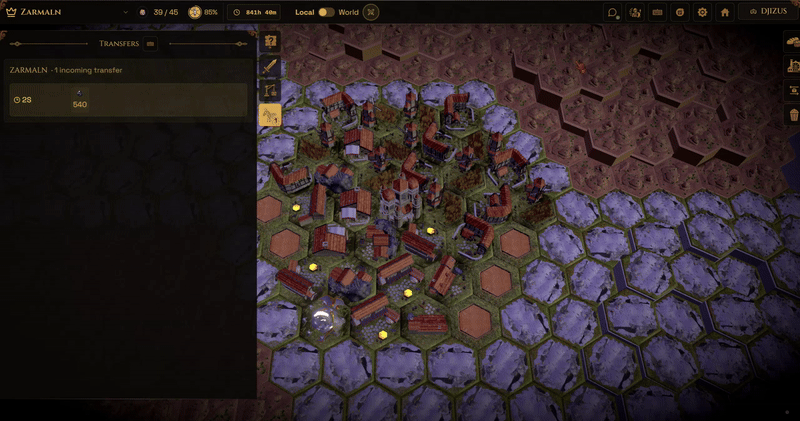Click the small icon beside Transfers title
The width and height of the screenshot is (800, 421).
(151, 44)
